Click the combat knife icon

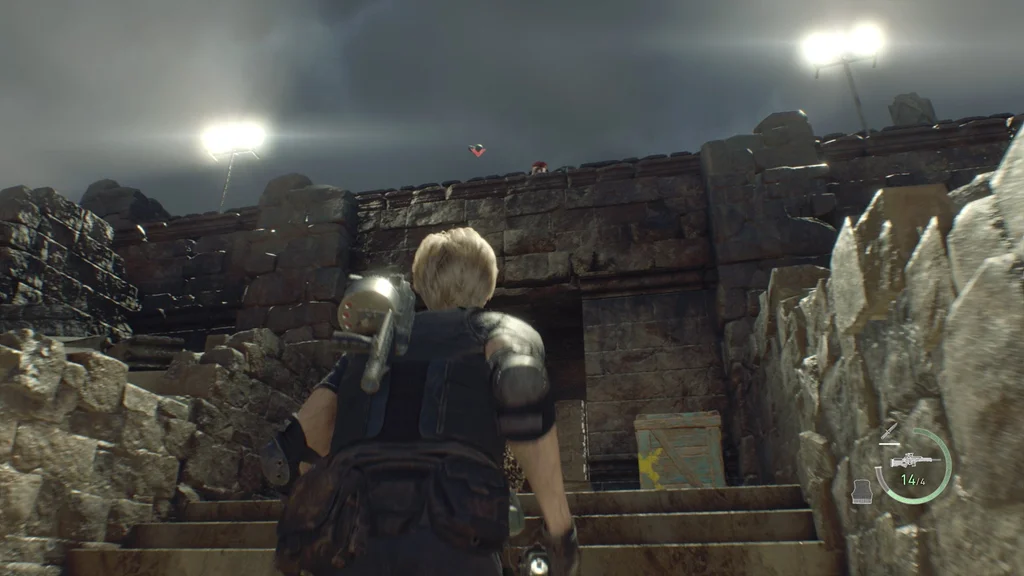[x=889, y=433]
